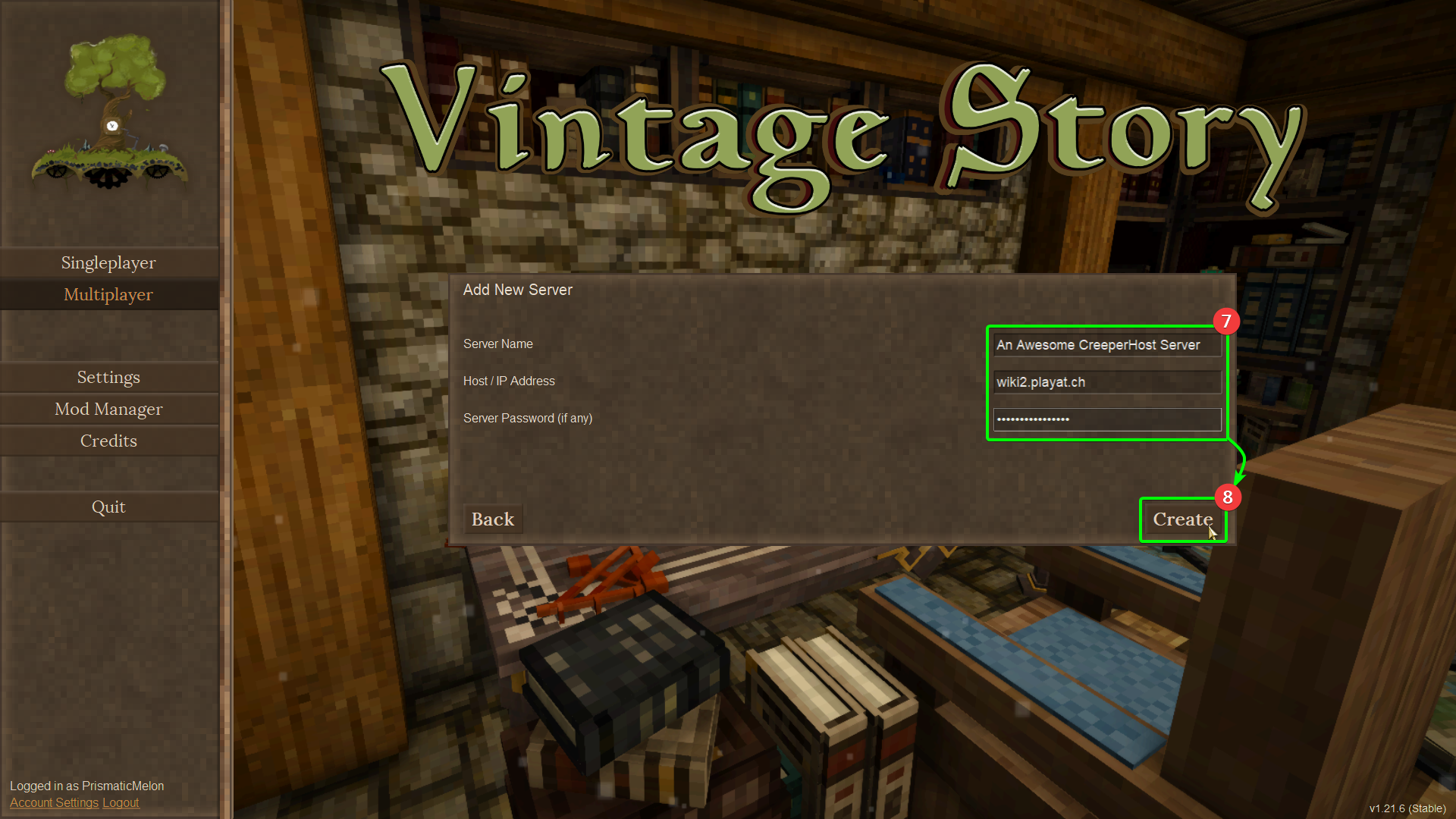Click the Add New Server dialog title
This screenshot has height=819, width=1456.
[518, 290]
